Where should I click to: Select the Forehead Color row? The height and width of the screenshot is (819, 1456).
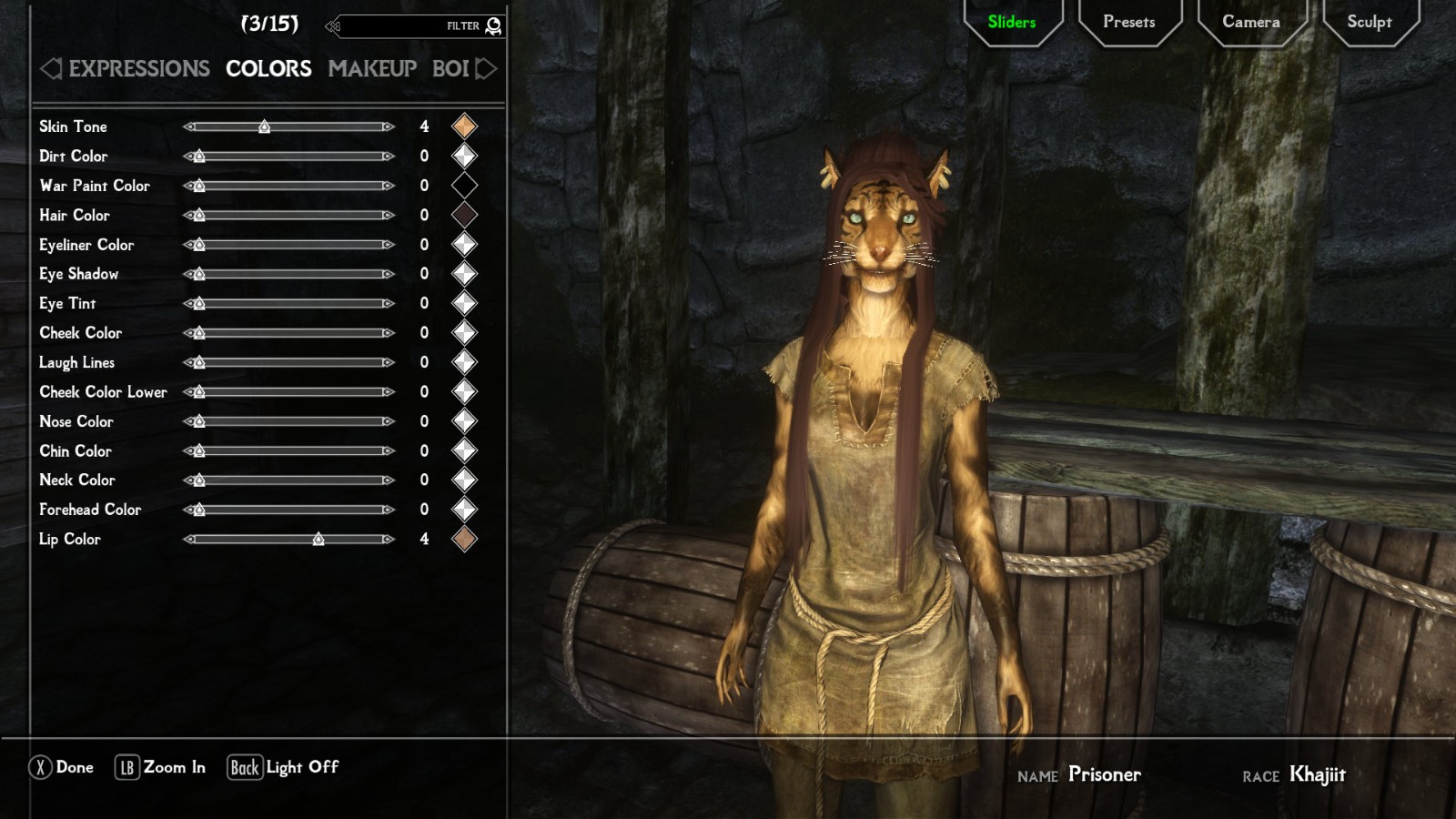click(90, 510)
